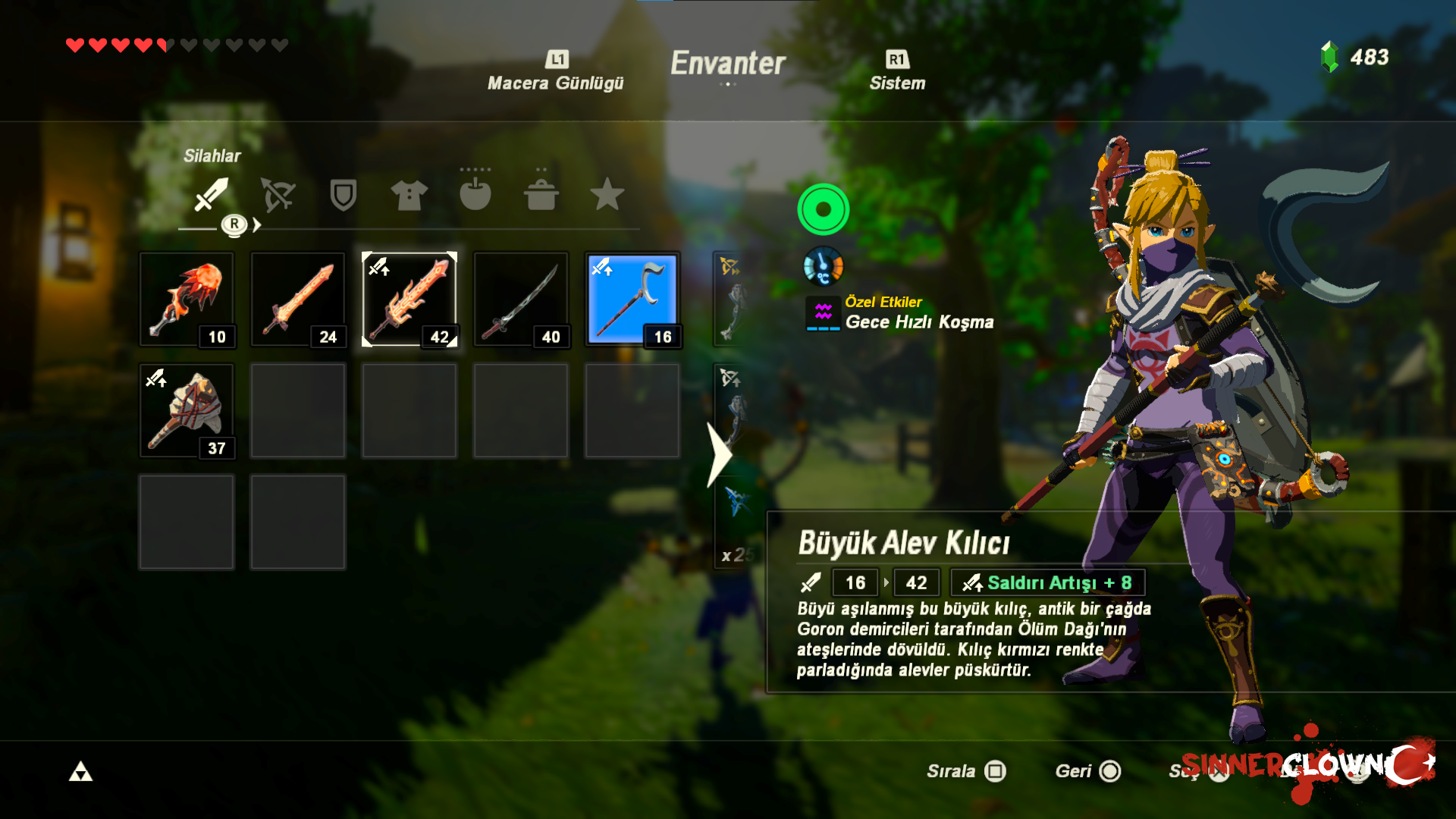Open the shields category
Viewport: 1456px width, 819px height.
click(343, 195)
